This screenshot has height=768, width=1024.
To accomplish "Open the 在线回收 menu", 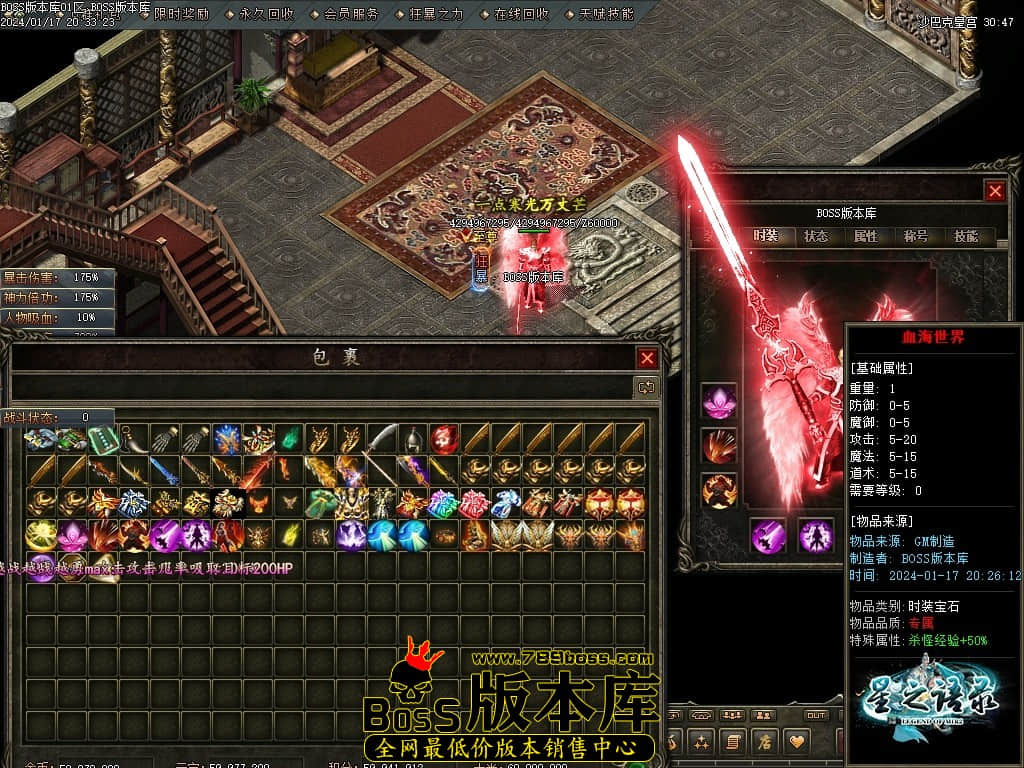I will point(522,14).
